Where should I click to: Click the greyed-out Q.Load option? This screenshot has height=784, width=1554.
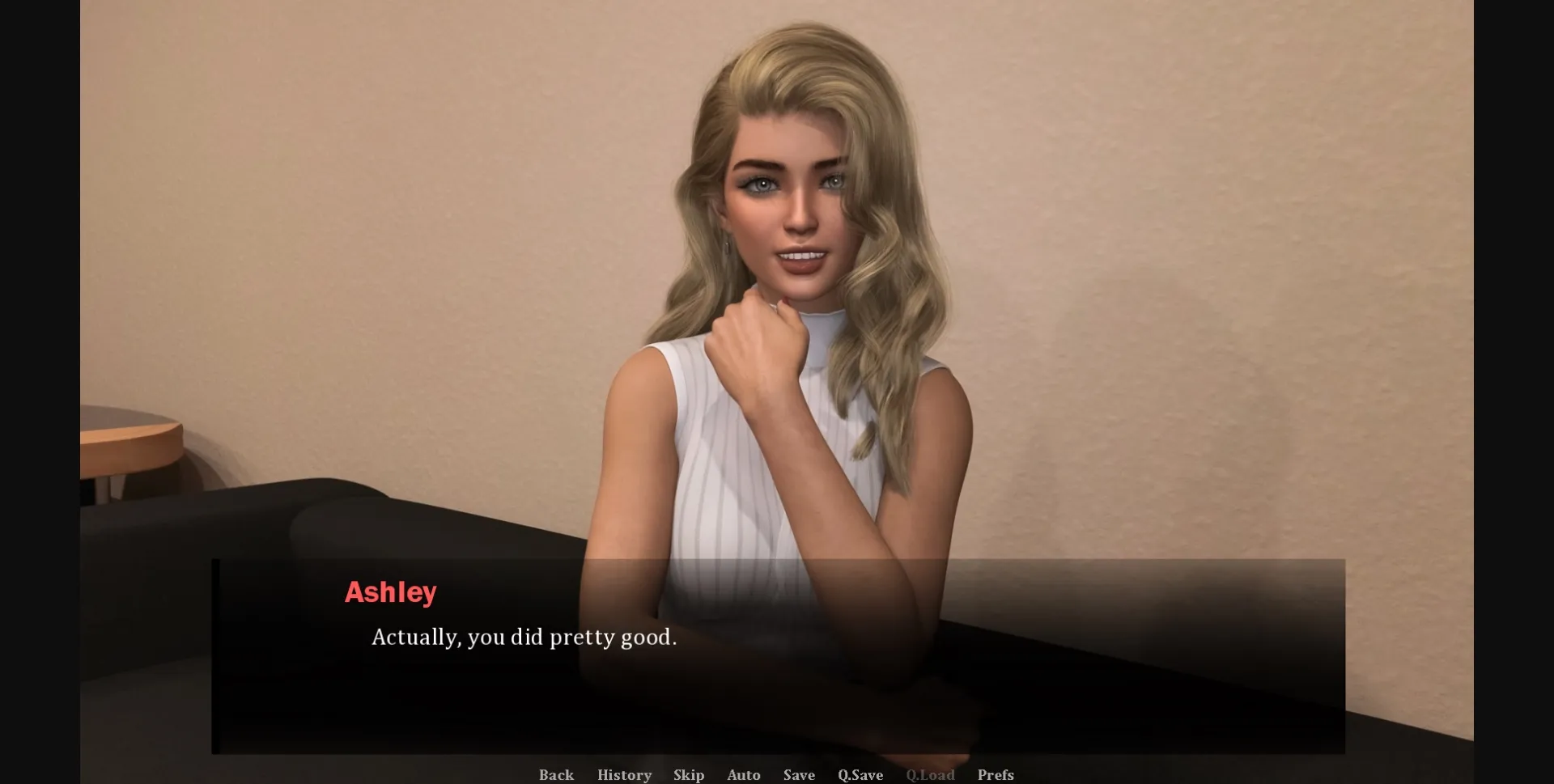(932, 774)
